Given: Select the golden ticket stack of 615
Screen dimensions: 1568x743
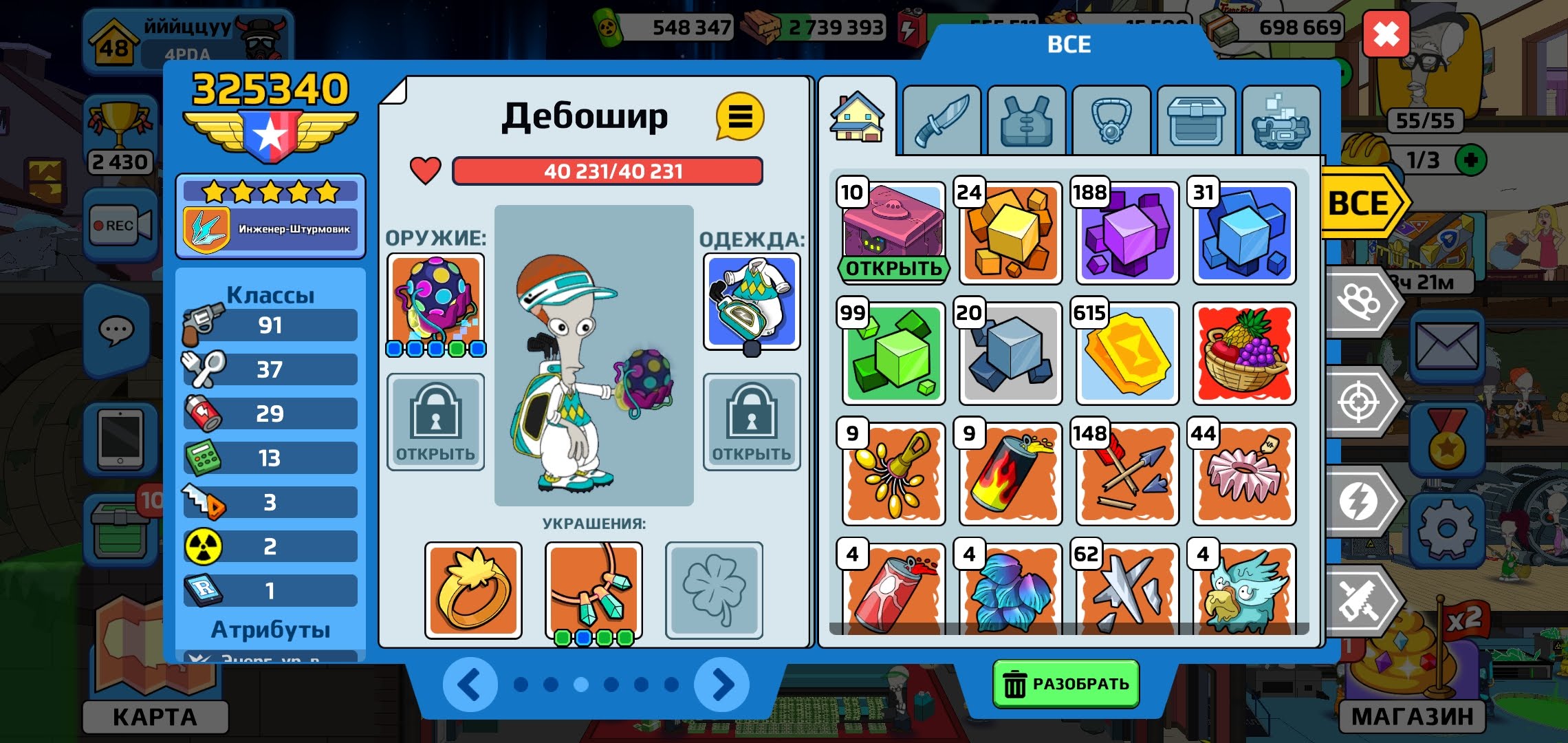Looking at the screenshot, I should 1127,354.
